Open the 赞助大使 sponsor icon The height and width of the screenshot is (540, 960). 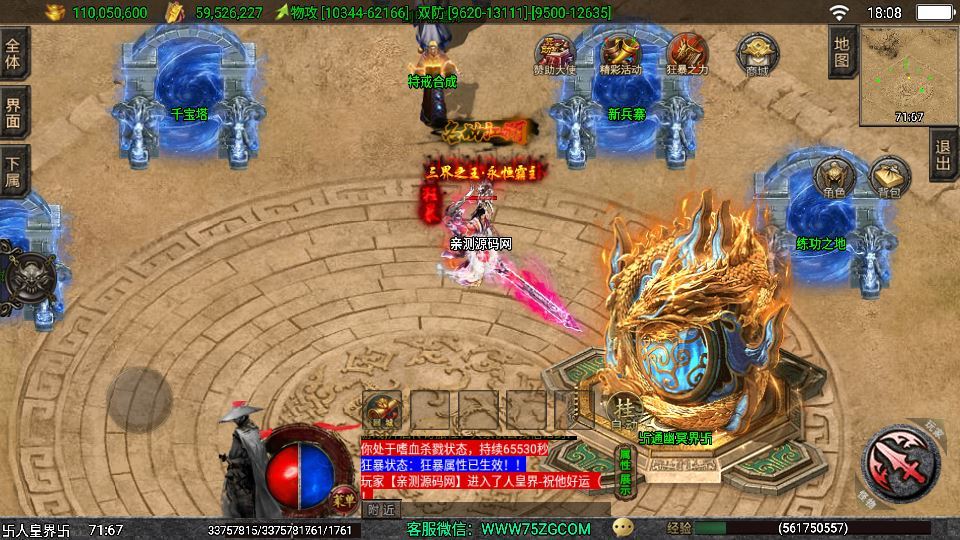[553, 52]
